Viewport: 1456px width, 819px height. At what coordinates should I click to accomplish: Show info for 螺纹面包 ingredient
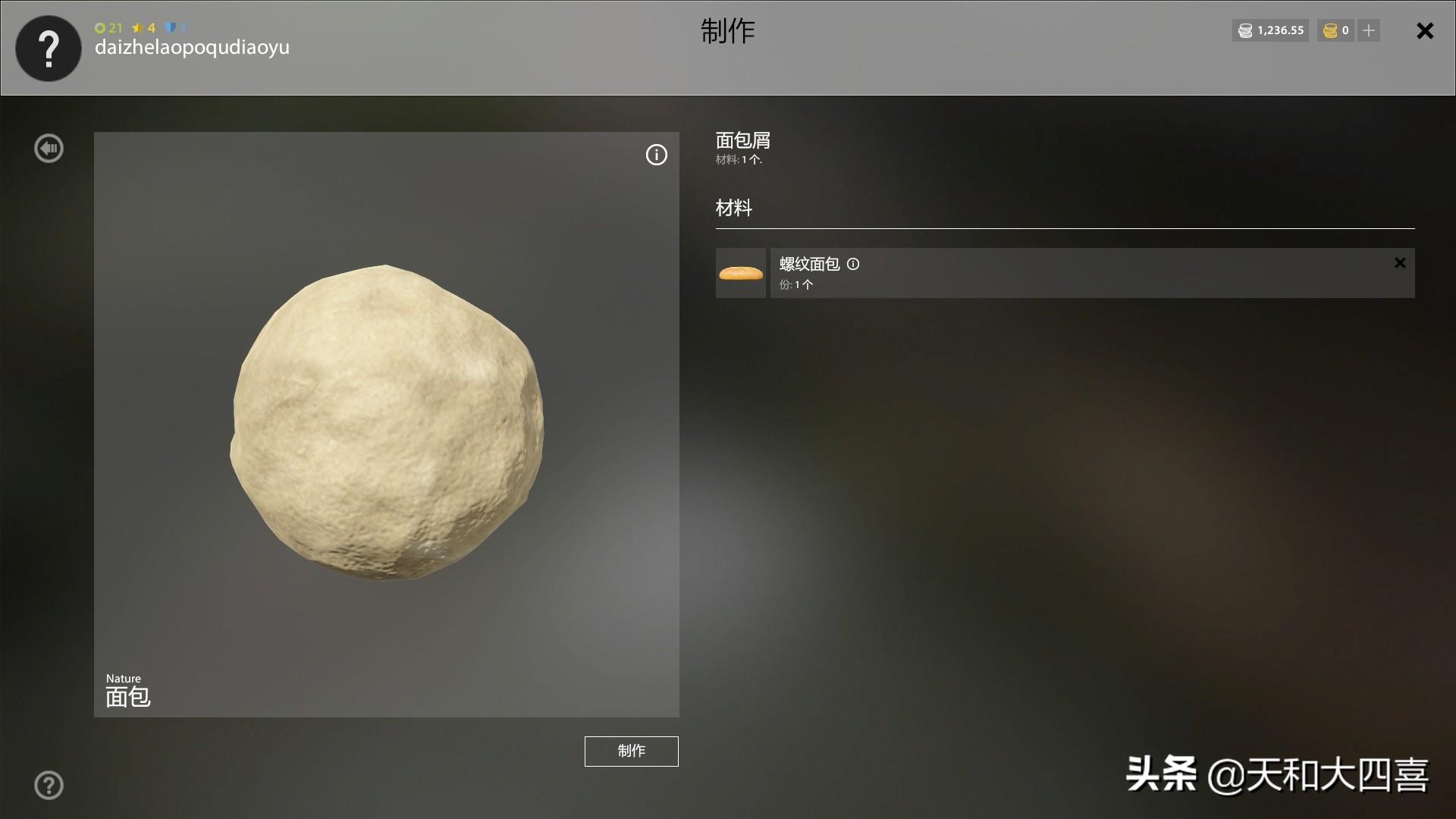coord(853,265)
